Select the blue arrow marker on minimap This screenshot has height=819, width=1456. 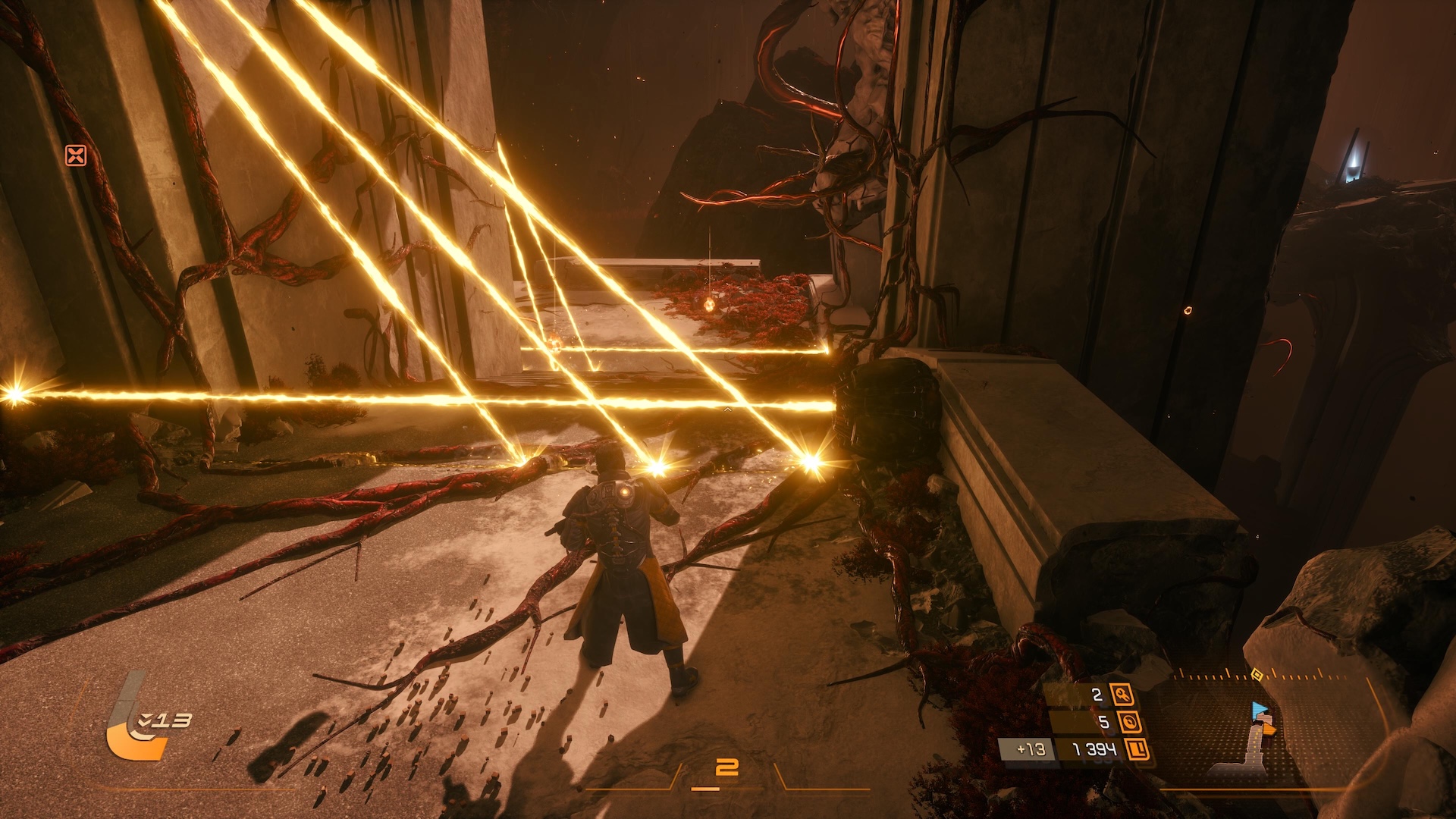click(1259, 711)
